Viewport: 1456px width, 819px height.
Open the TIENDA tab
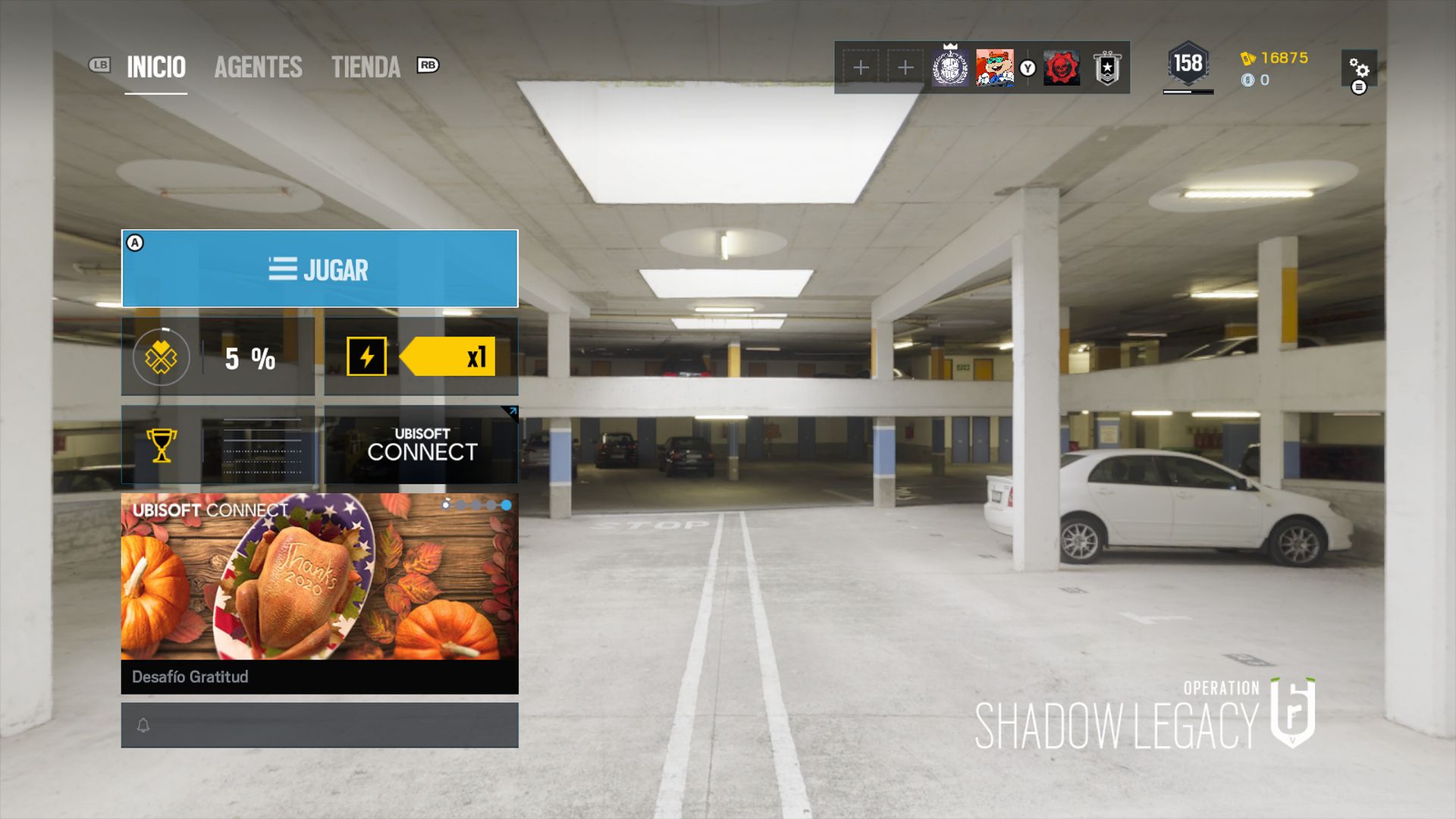coord(366,68)
